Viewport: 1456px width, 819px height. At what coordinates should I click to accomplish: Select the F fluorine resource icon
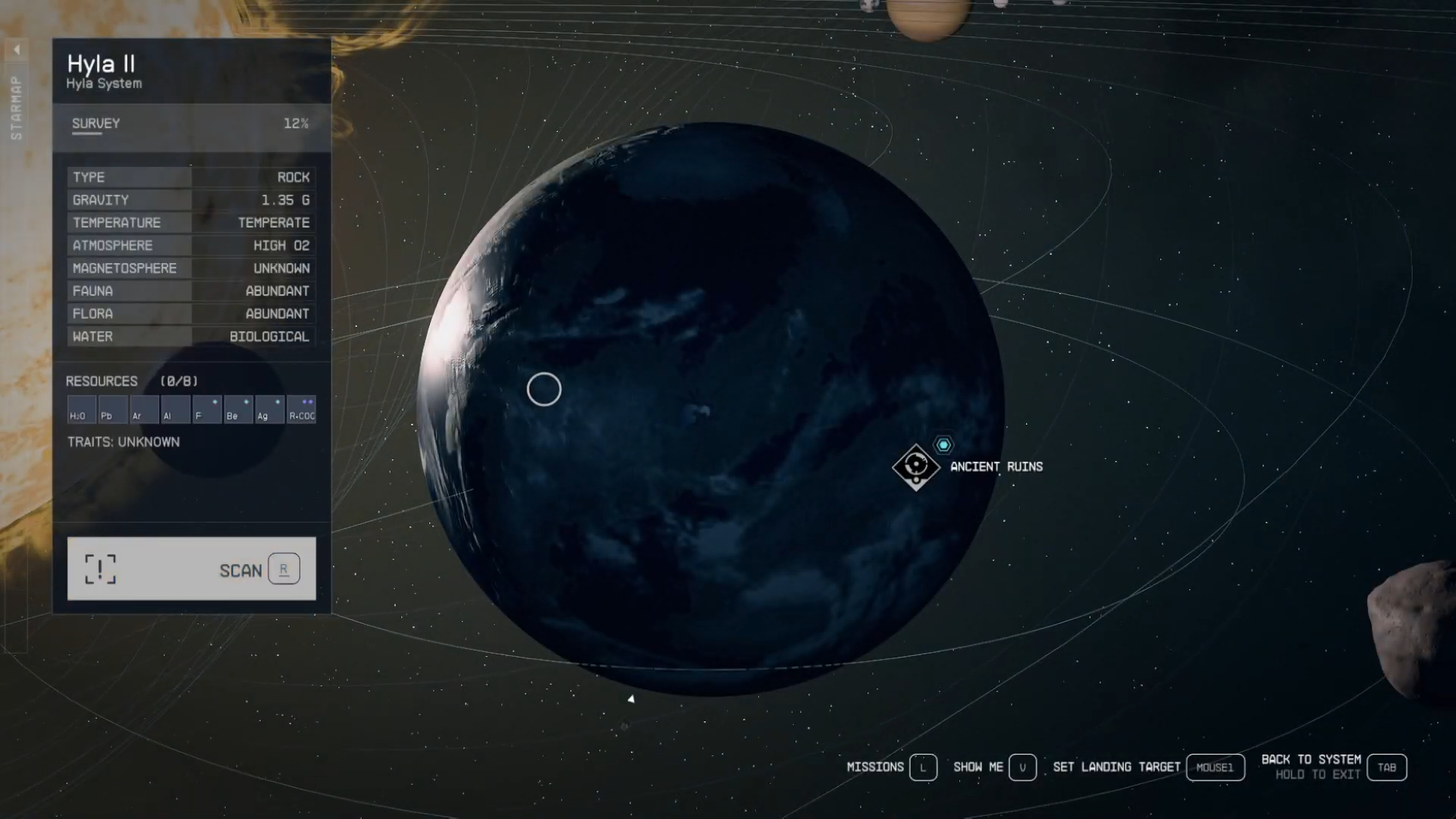206,409
